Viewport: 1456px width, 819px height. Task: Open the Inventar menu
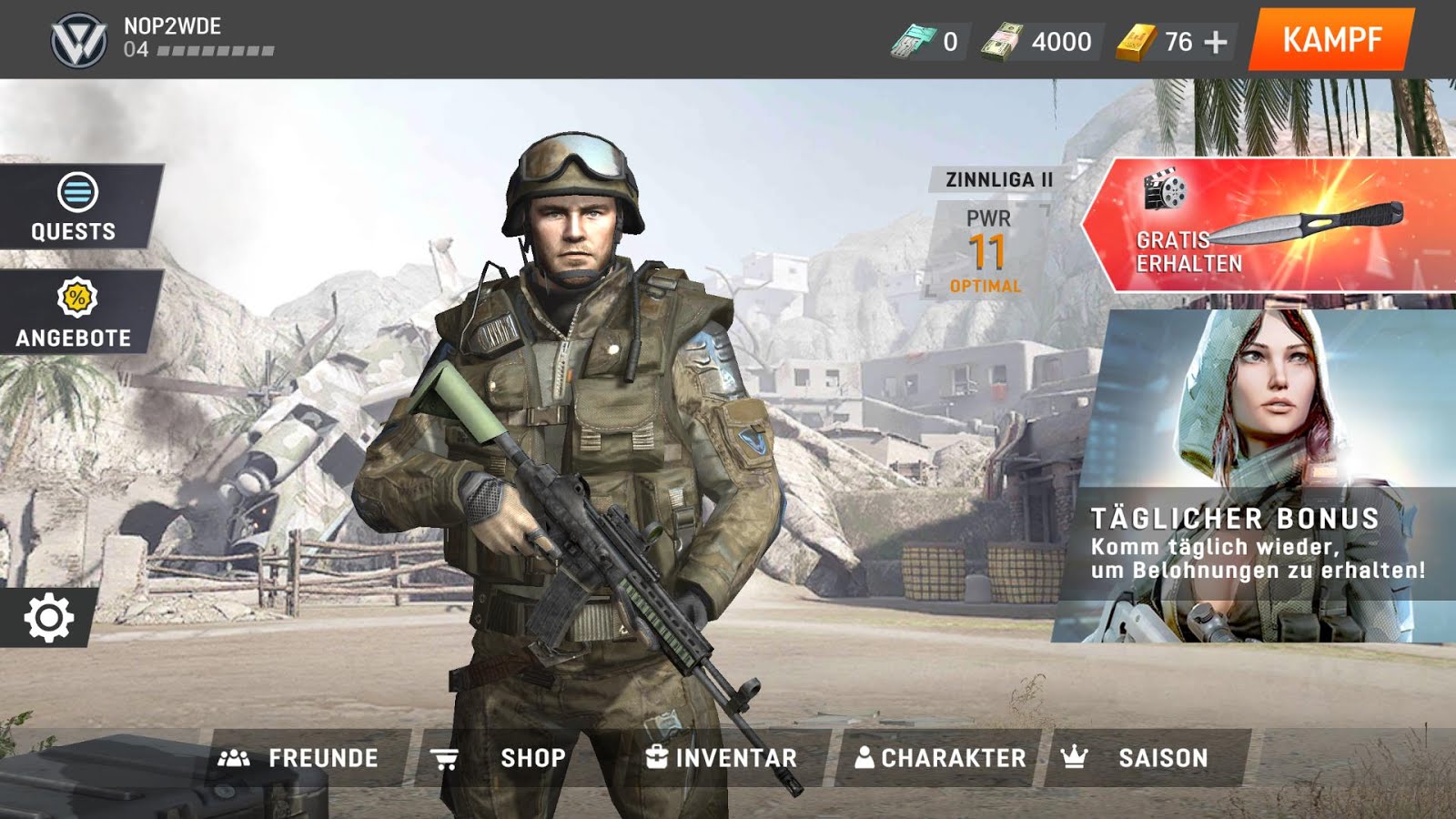pos(722,758)
